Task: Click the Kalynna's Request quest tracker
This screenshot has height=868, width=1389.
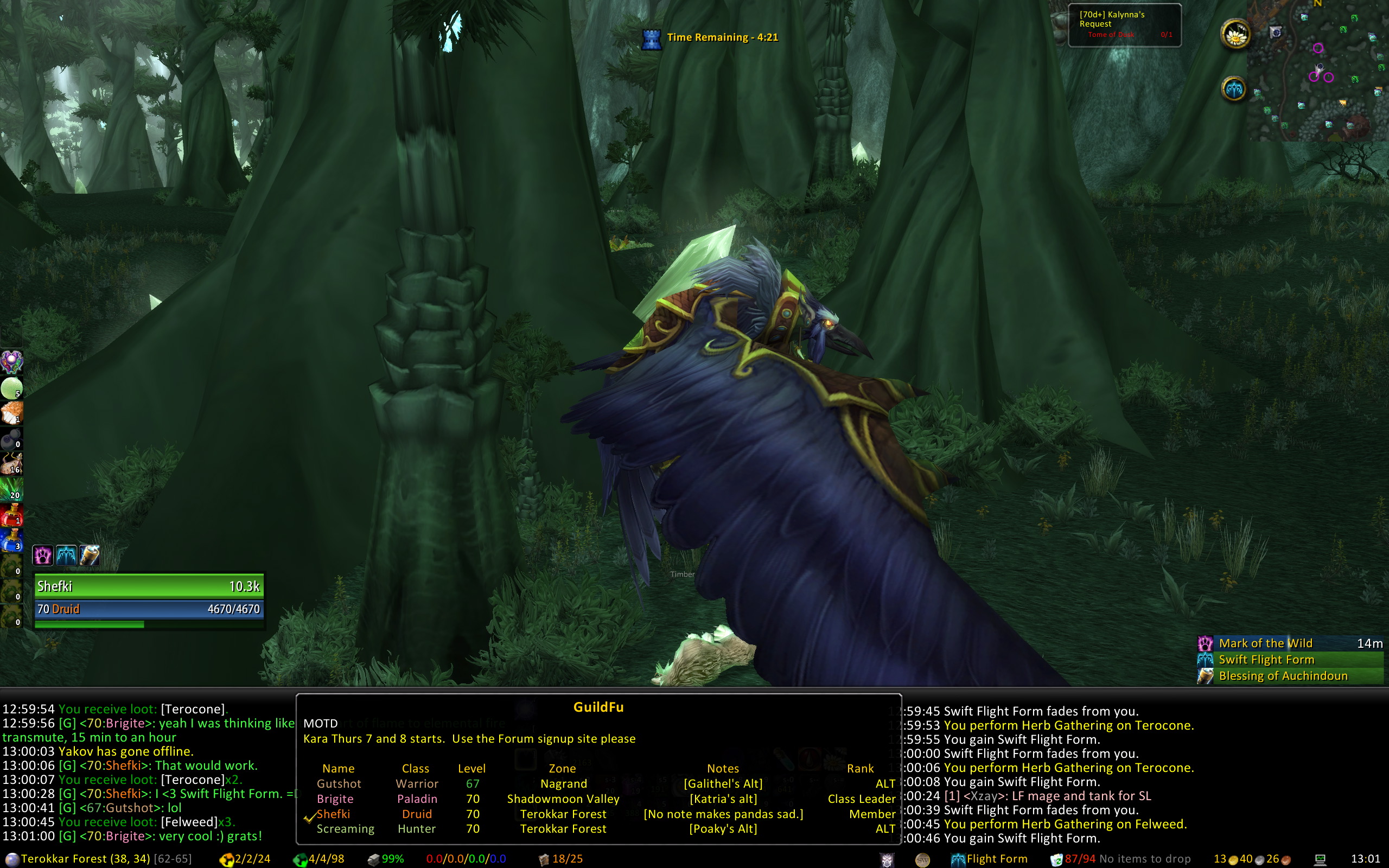Action: pyautogui.click(x=1124, y=25)
